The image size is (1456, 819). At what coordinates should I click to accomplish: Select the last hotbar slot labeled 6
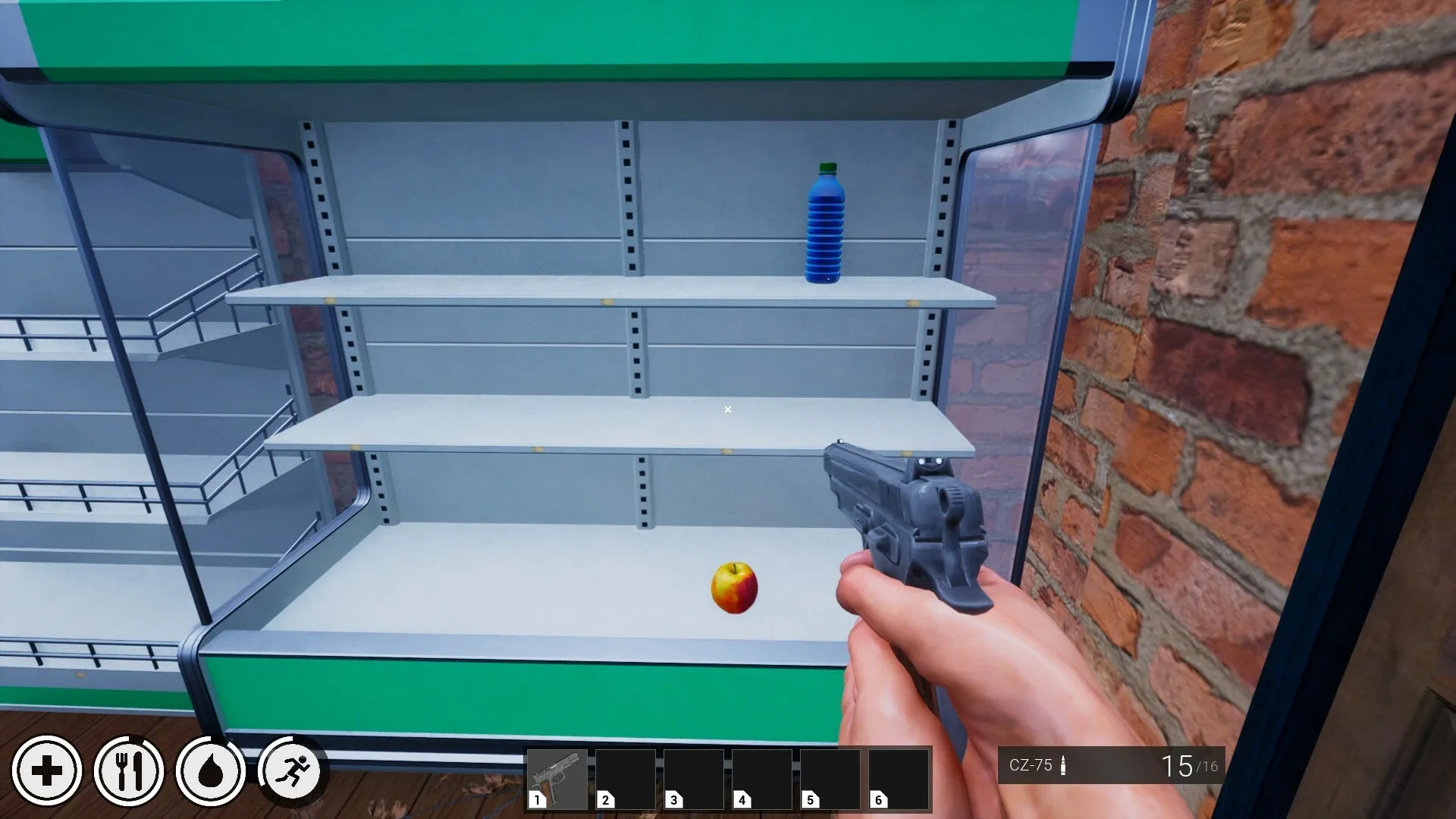click(x=899, y=777)
